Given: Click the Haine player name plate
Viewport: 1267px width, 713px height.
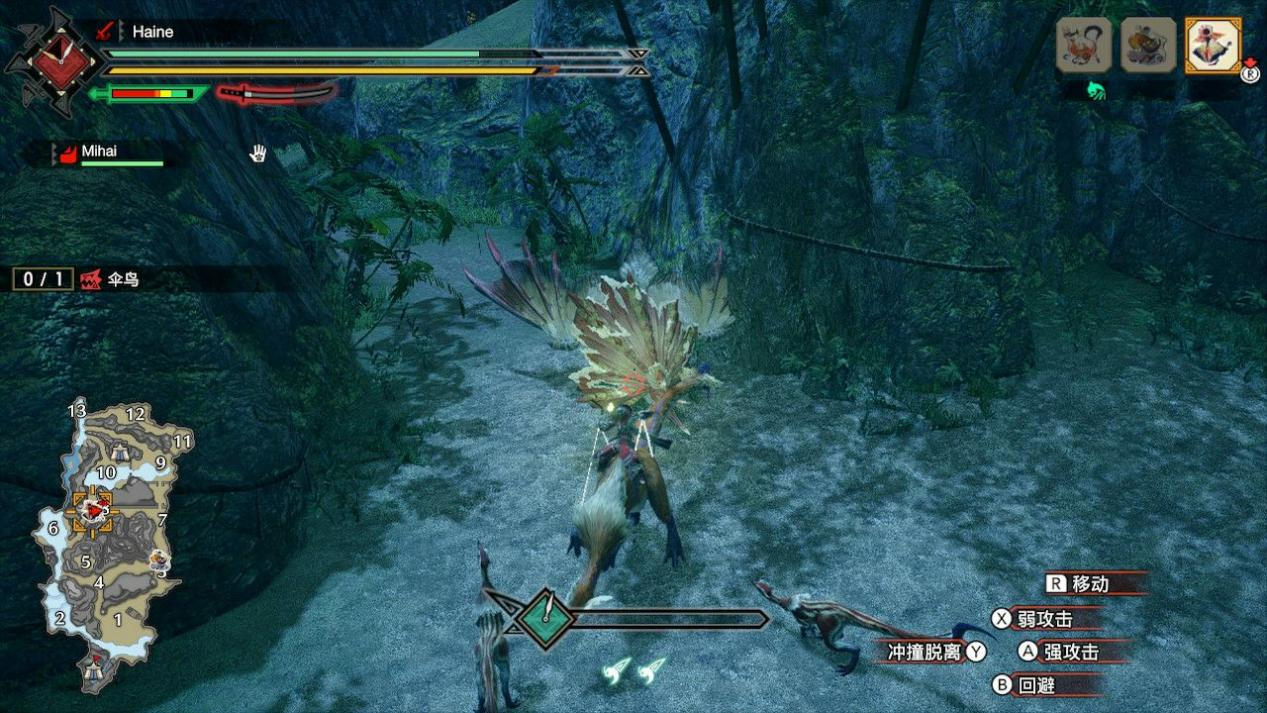Looking at the screenshot, I should click(152, 32).
